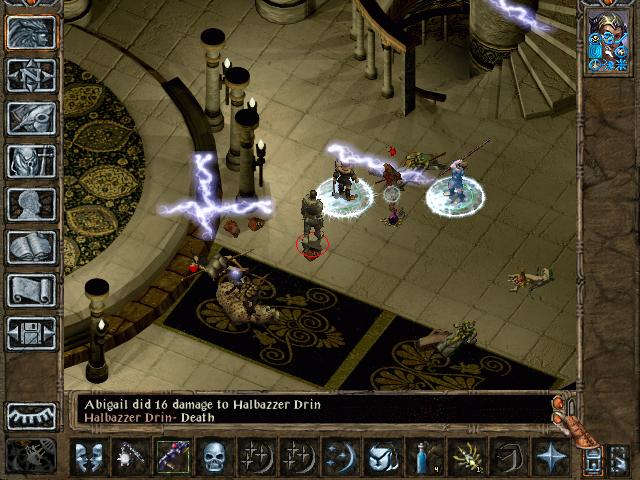Select the highlighted staff weapon slot
The image size is (640, 480).
pyautogui.click(x=172, y=457)
